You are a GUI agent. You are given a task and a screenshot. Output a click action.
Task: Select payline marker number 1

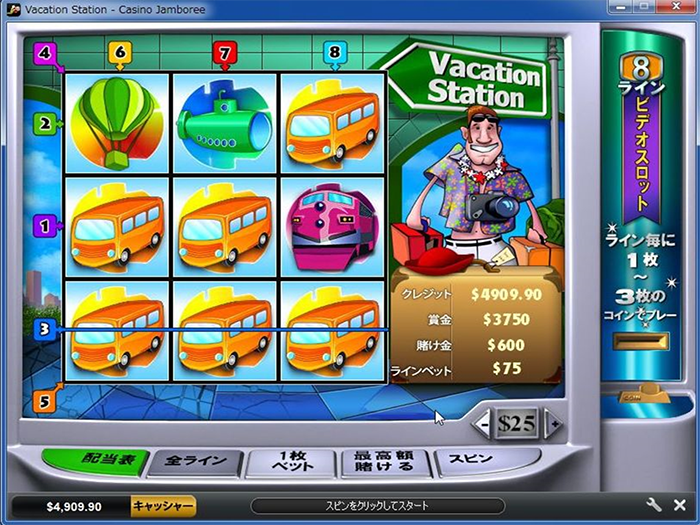(x=43, y=227)
